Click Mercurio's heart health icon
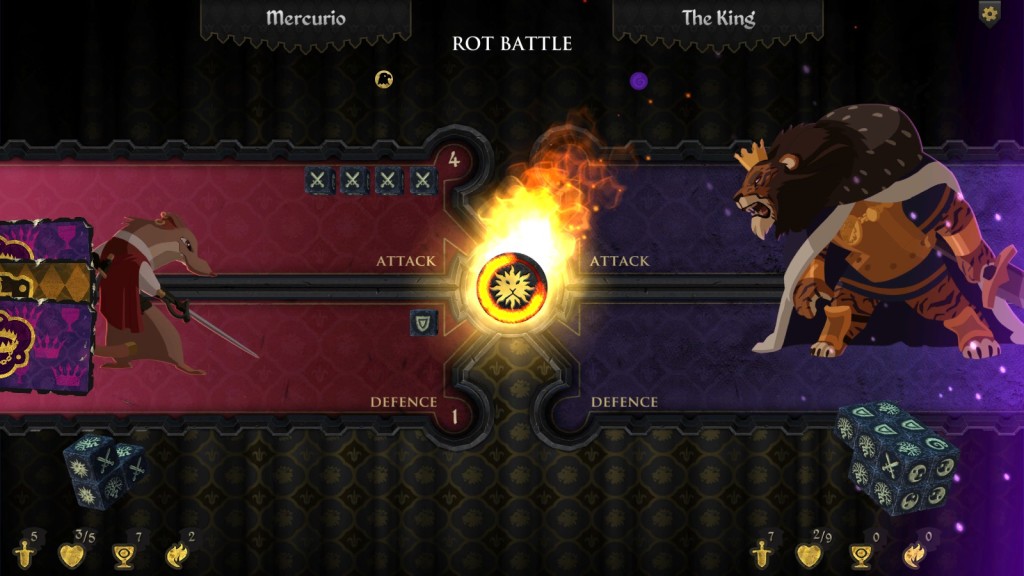The height and width of the screenshot is (576, 1024). point(71,555)
